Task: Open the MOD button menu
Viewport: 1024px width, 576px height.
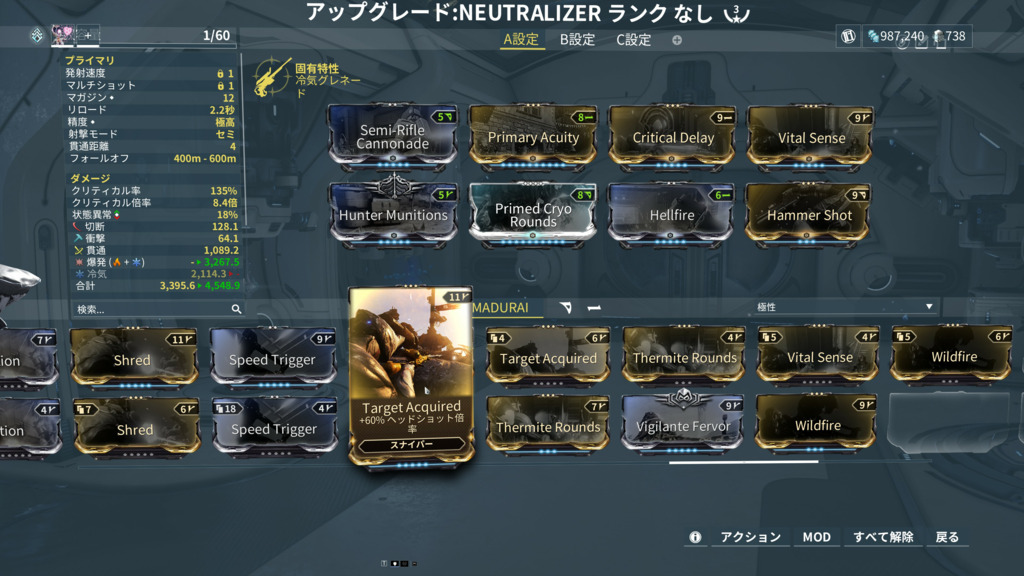Action: pos(816,537)
